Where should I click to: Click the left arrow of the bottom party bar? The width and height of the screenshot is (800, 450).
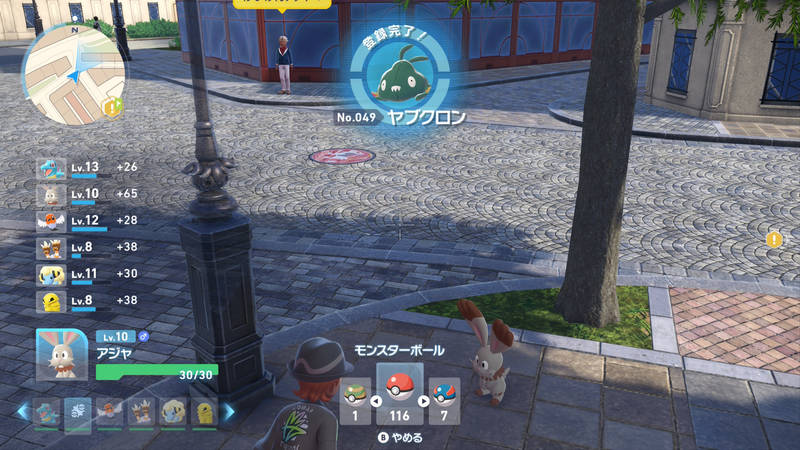coord(21,411)
